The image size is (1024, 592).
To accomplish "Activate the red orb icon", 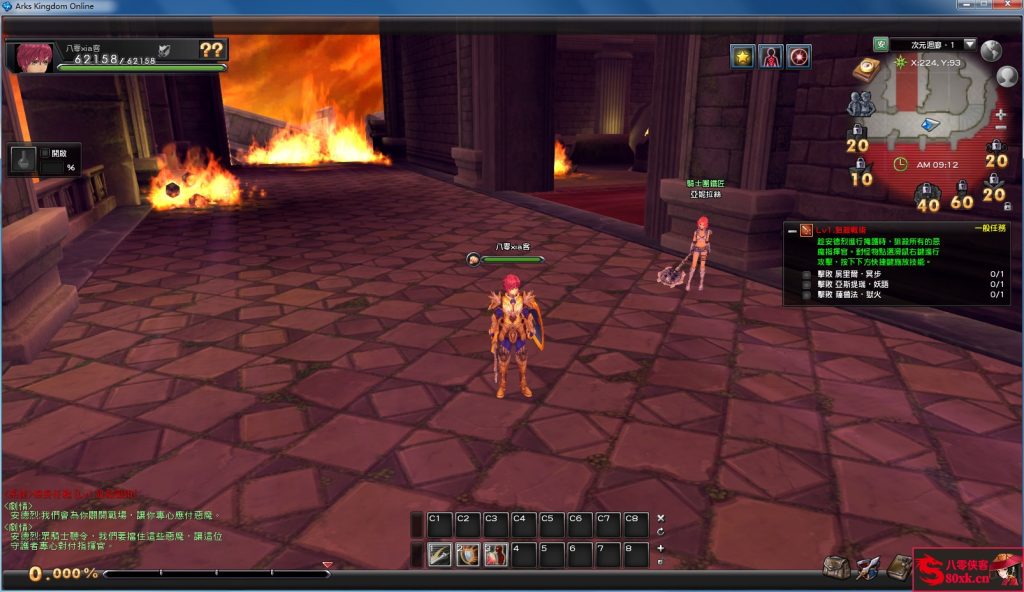I will pos(798,56).
